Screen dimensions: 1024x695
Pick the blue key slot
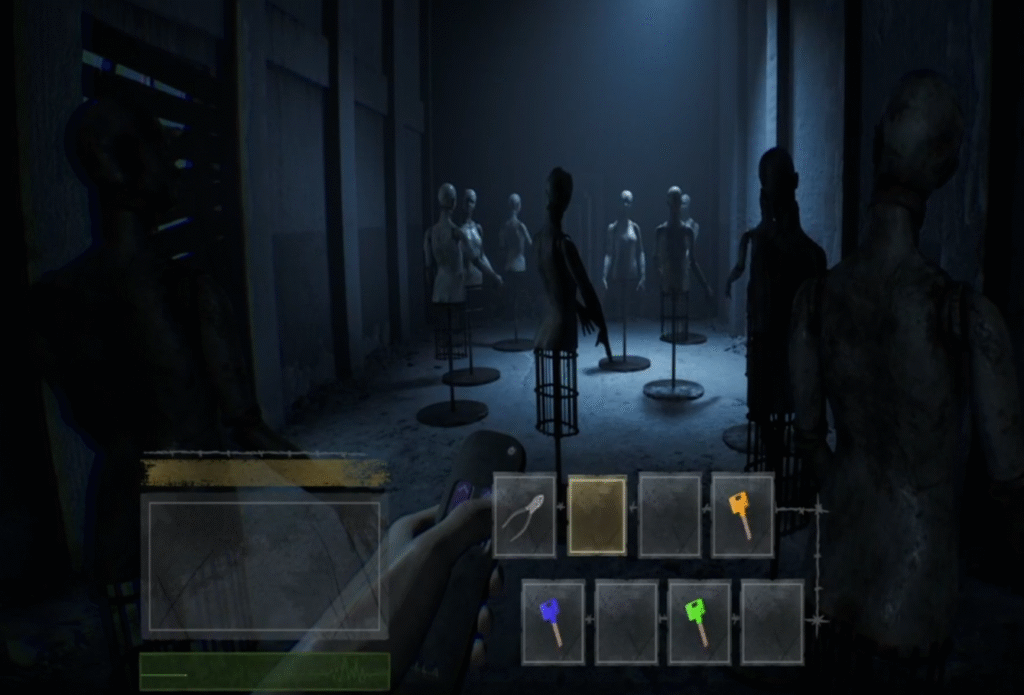tap(552, 622)
